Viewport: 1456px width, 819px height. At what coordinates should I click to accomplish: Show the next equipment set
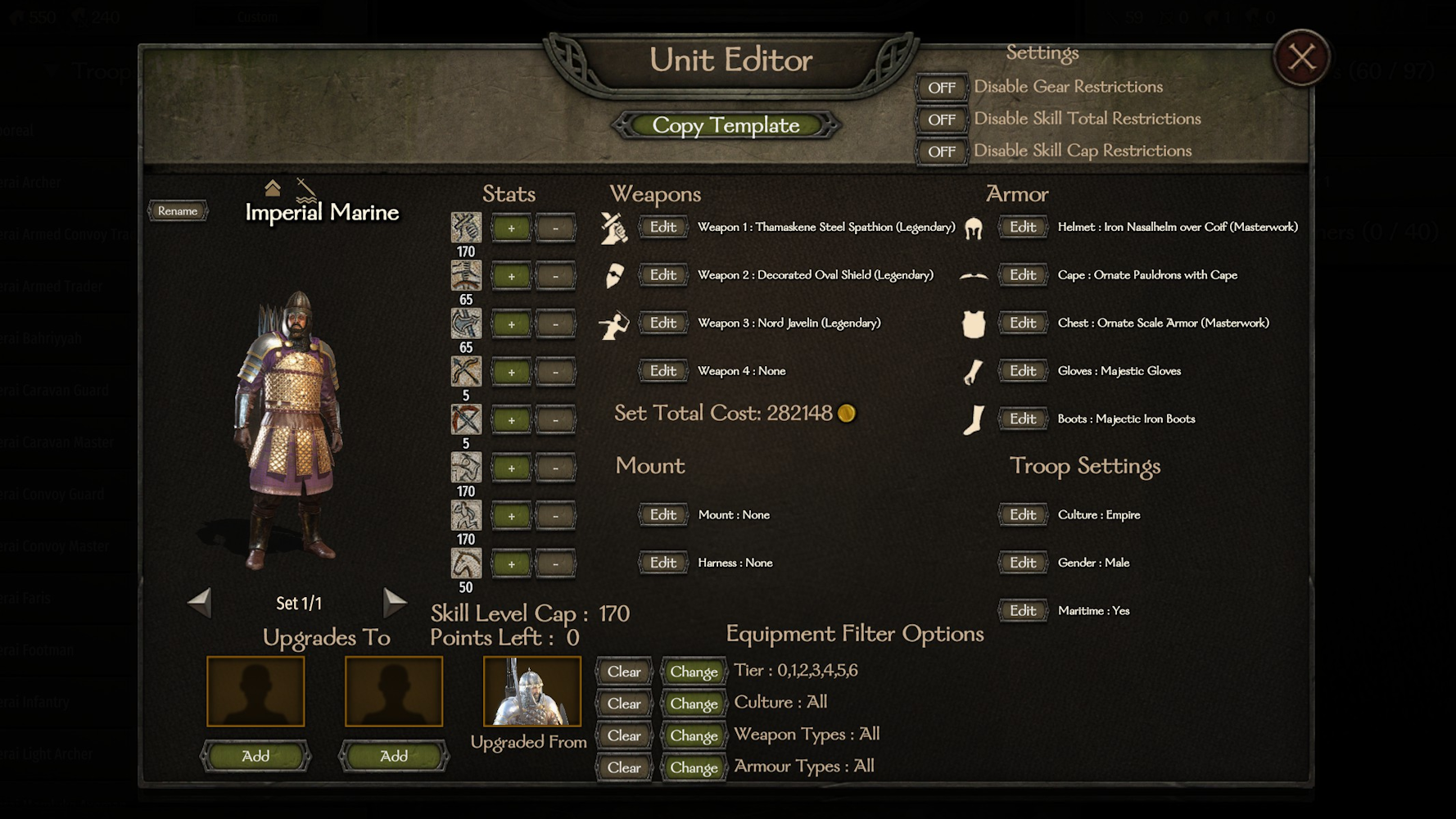(394, 603)
